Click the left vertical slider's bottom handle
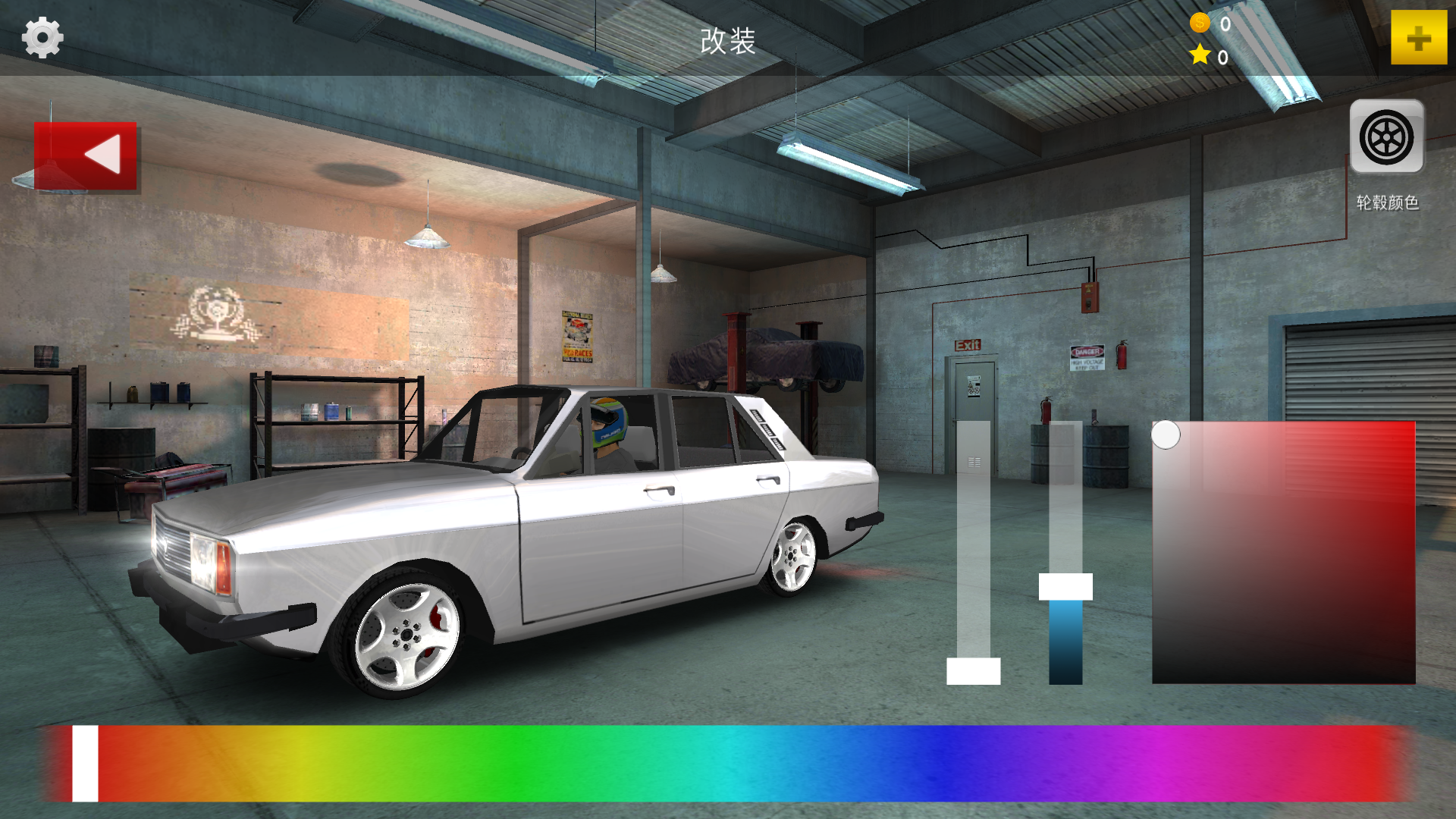Screen dimensions: 1456x819 click(973, 671)
